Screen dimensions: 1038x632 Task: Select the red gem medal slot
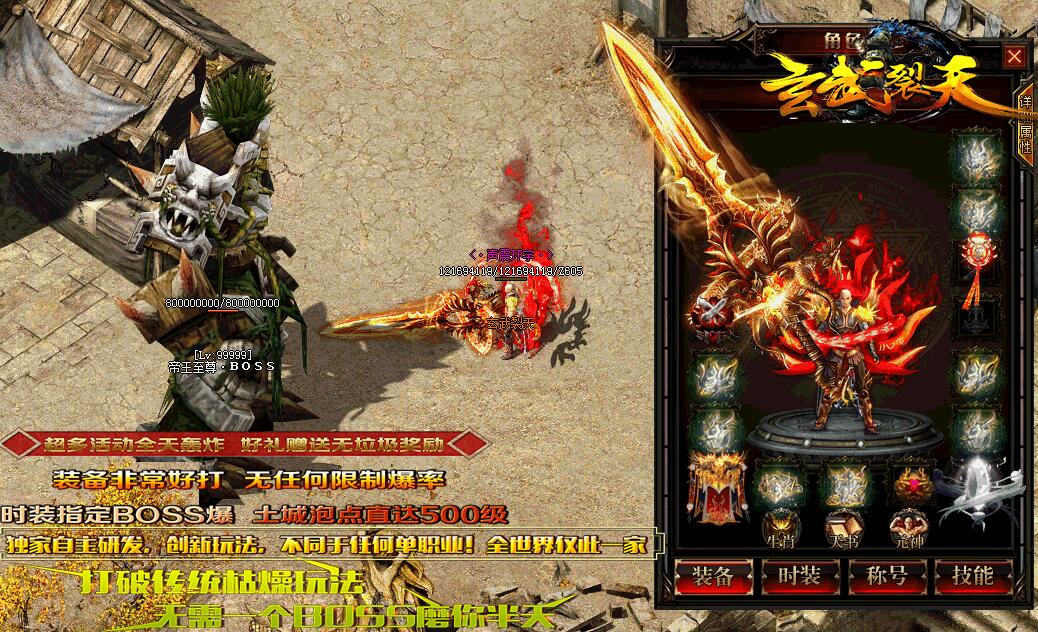point(912,483)
